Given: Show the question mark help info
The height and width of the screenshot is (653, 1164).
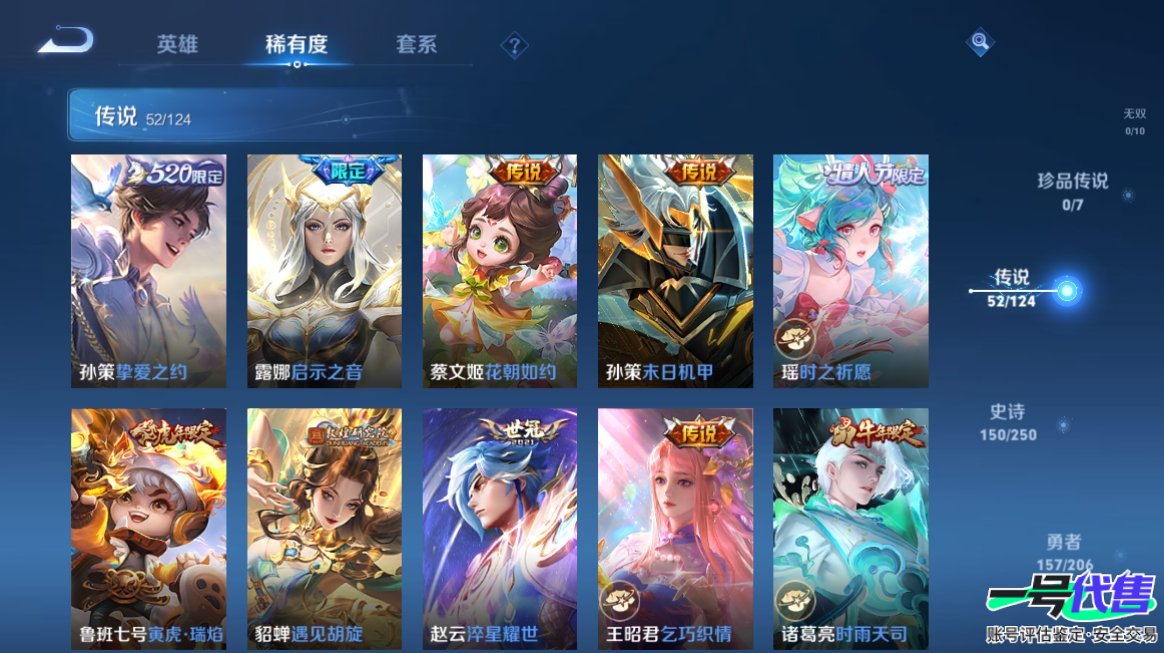Looking at the screenshot, I should (x=514, y=46).
